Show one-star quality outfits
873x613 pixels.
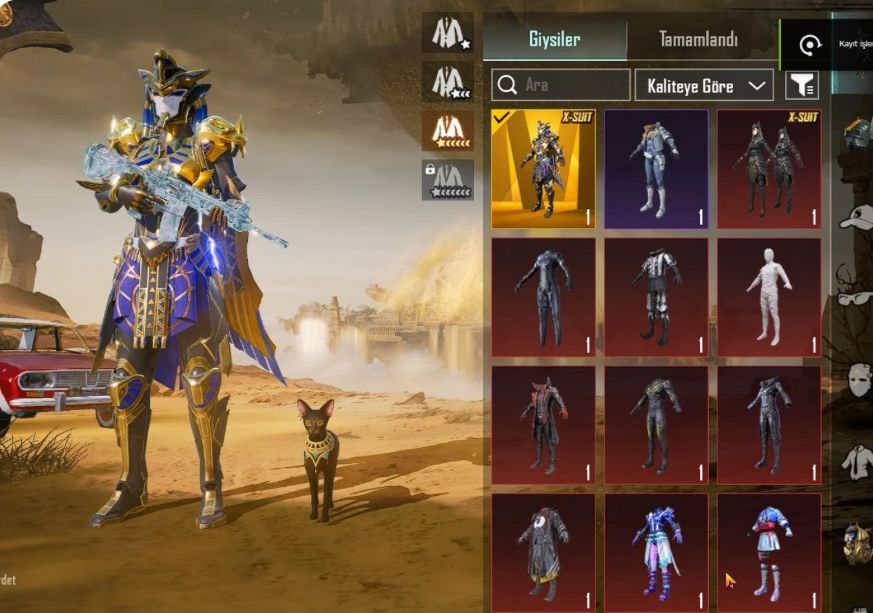(447, 33)
